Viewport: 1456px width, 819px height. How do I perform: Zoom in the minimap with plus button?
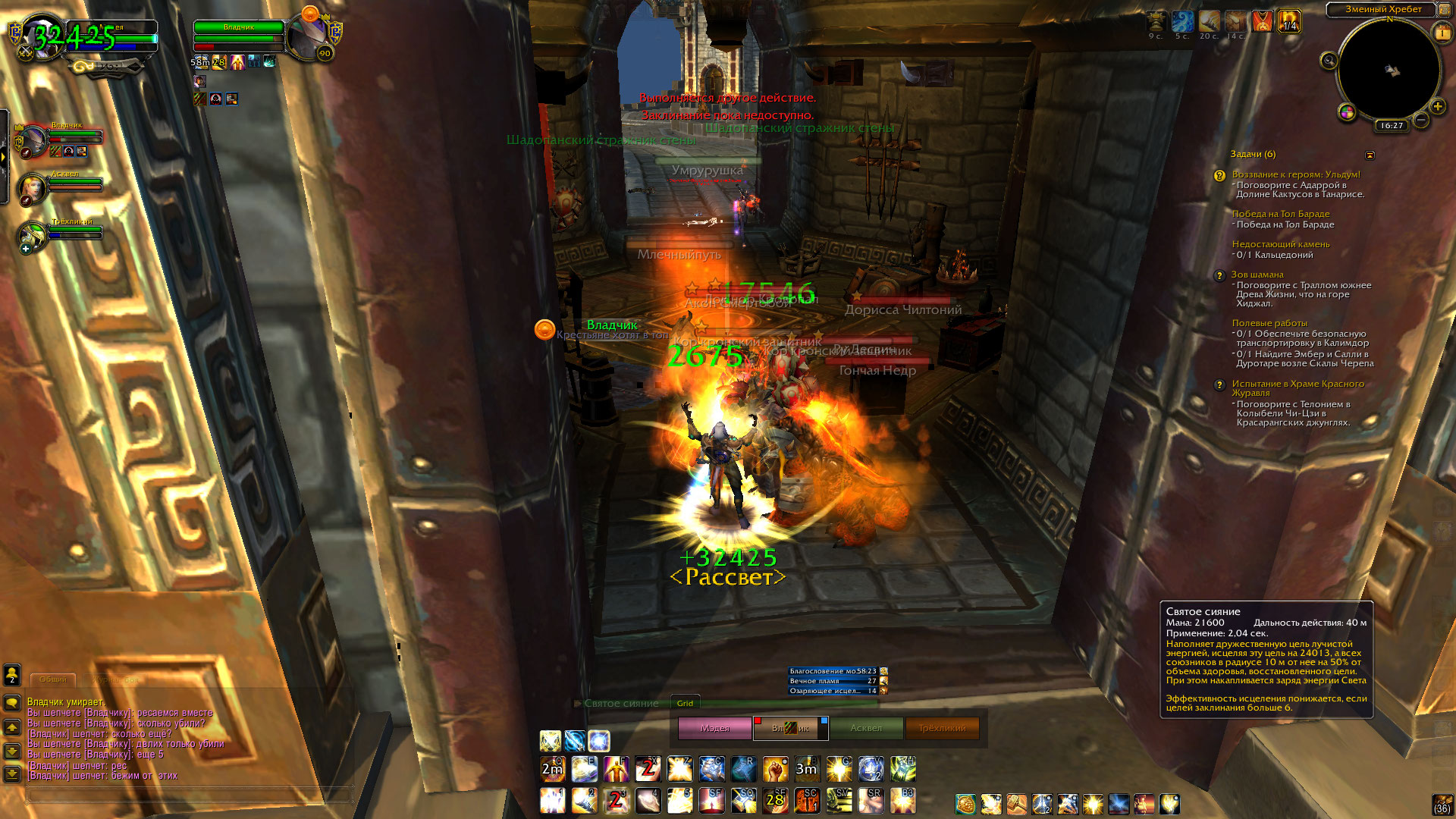point(1437,106)
